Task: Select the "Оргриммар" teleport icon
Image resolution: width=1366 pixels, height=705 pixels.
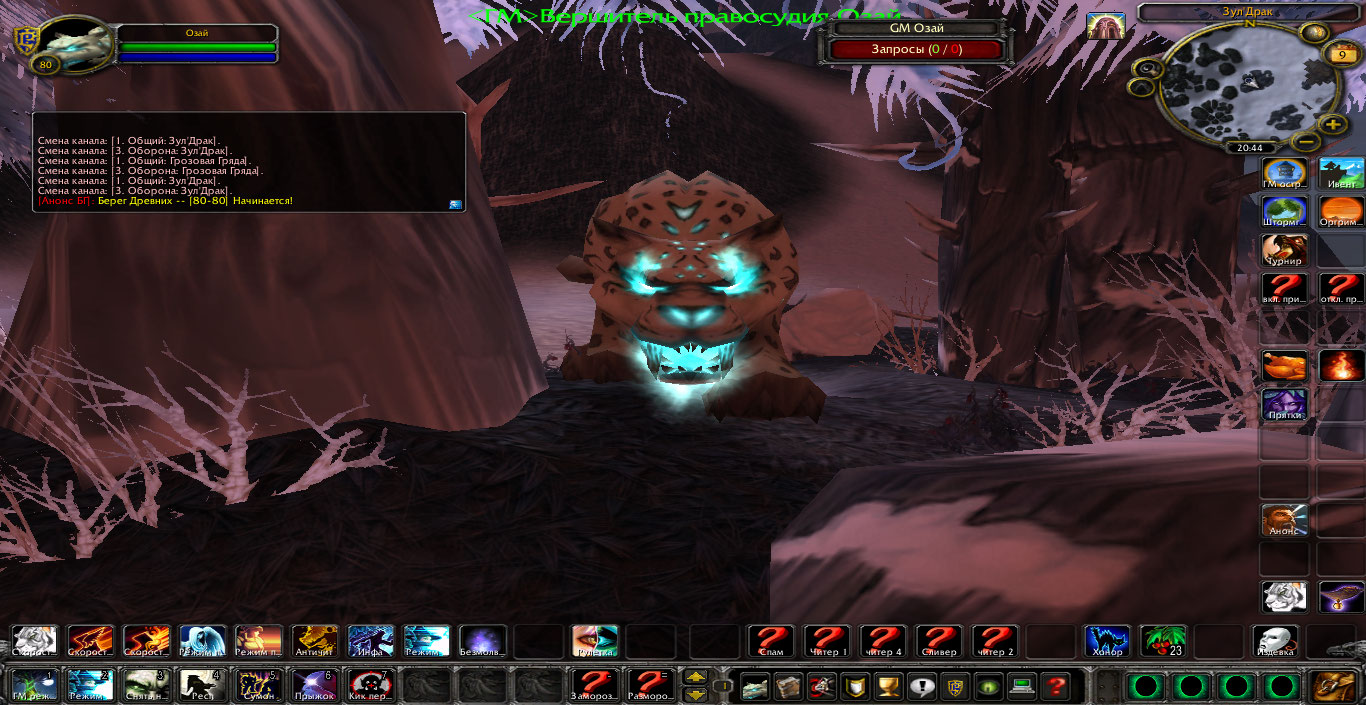Action: pos(1341,212)
